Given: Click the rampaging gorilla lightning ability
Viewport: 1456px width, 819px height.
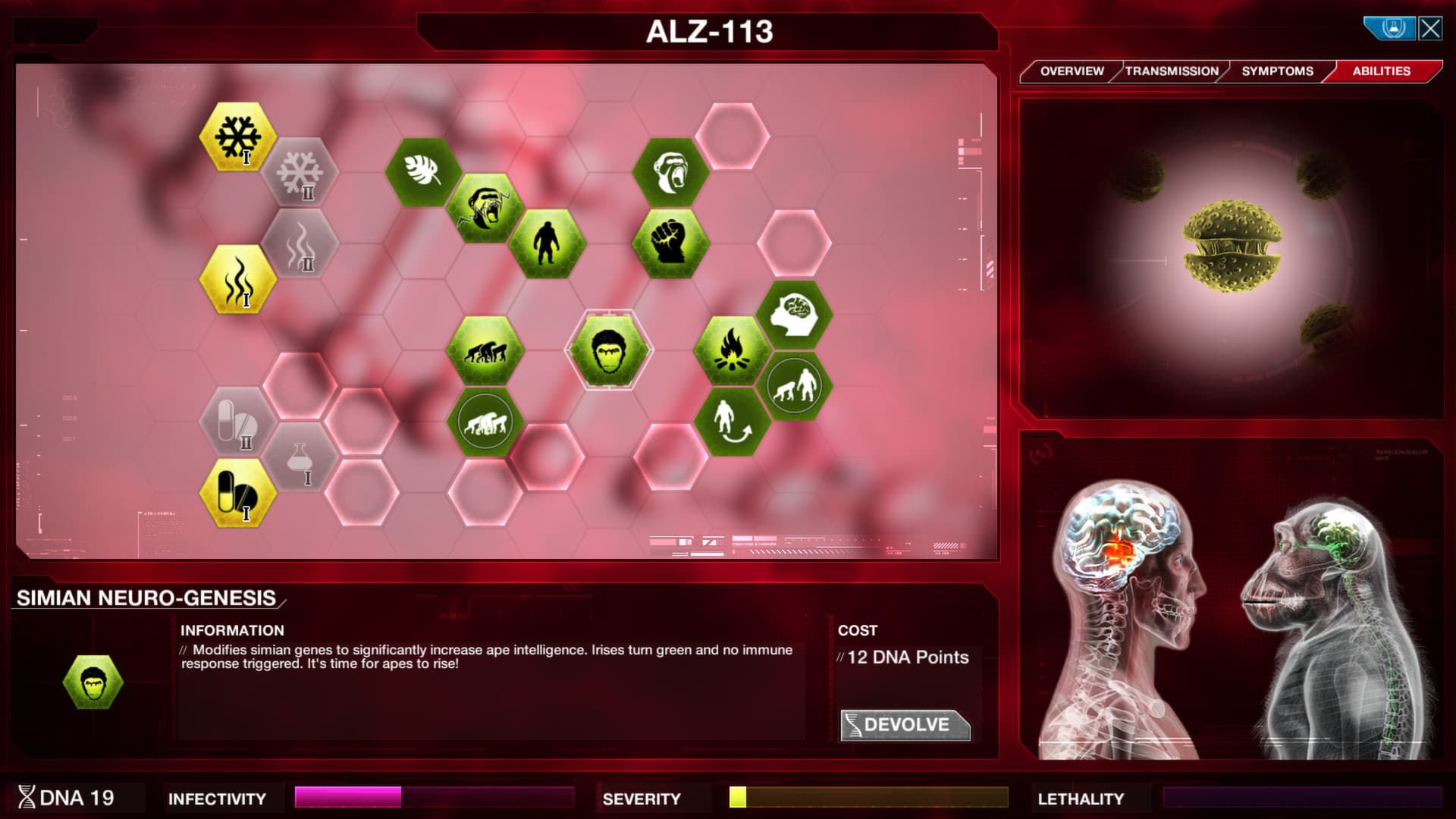Looking at the screenshot, I should pos(485,206).
